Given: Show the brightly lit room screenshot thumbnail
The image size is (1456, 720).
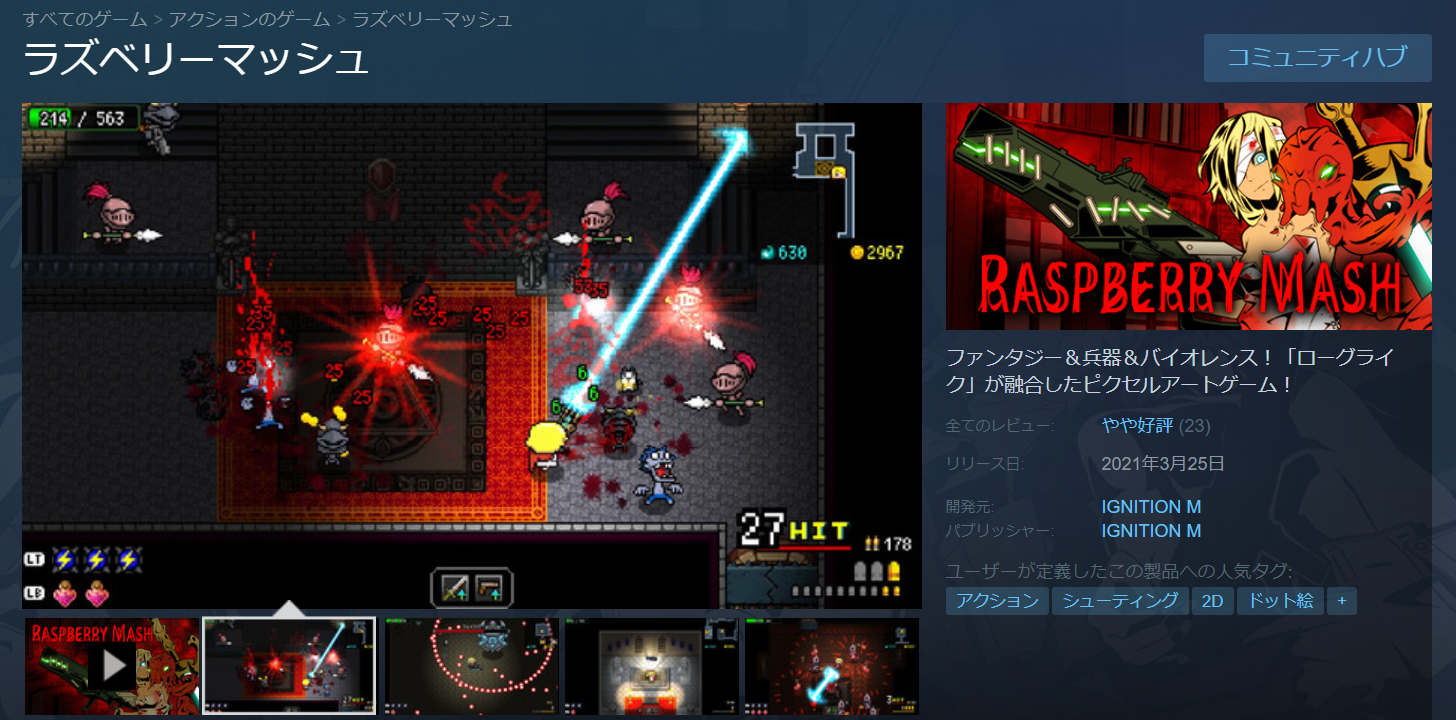Looking at the screenshot, I should coord(651,665).
